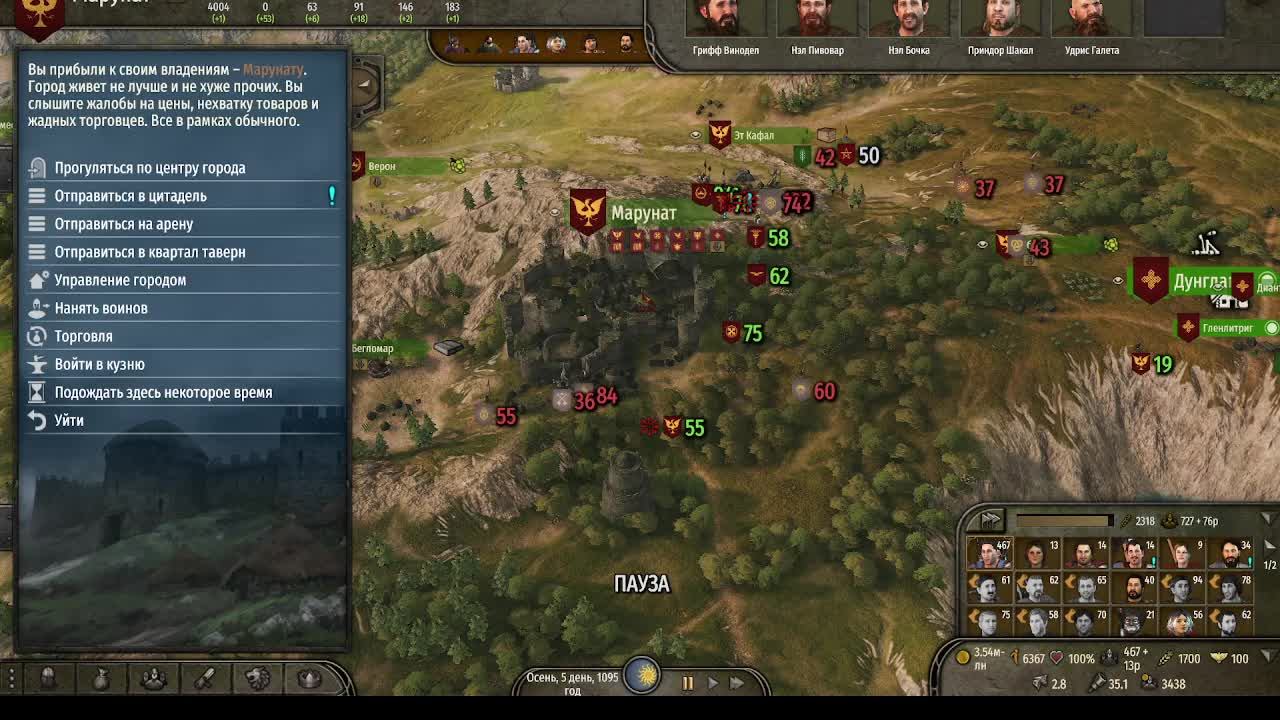Click the gold coin icon in the status bar
1280x720 pixels.
963,657
